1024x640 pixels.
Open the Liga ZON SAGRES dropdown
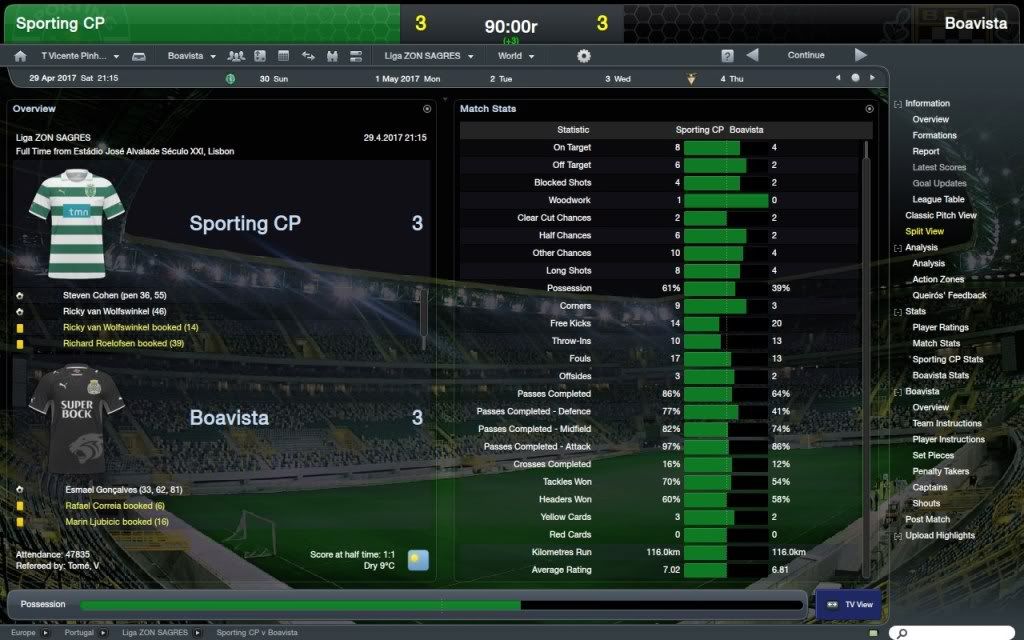coord(428,56)
